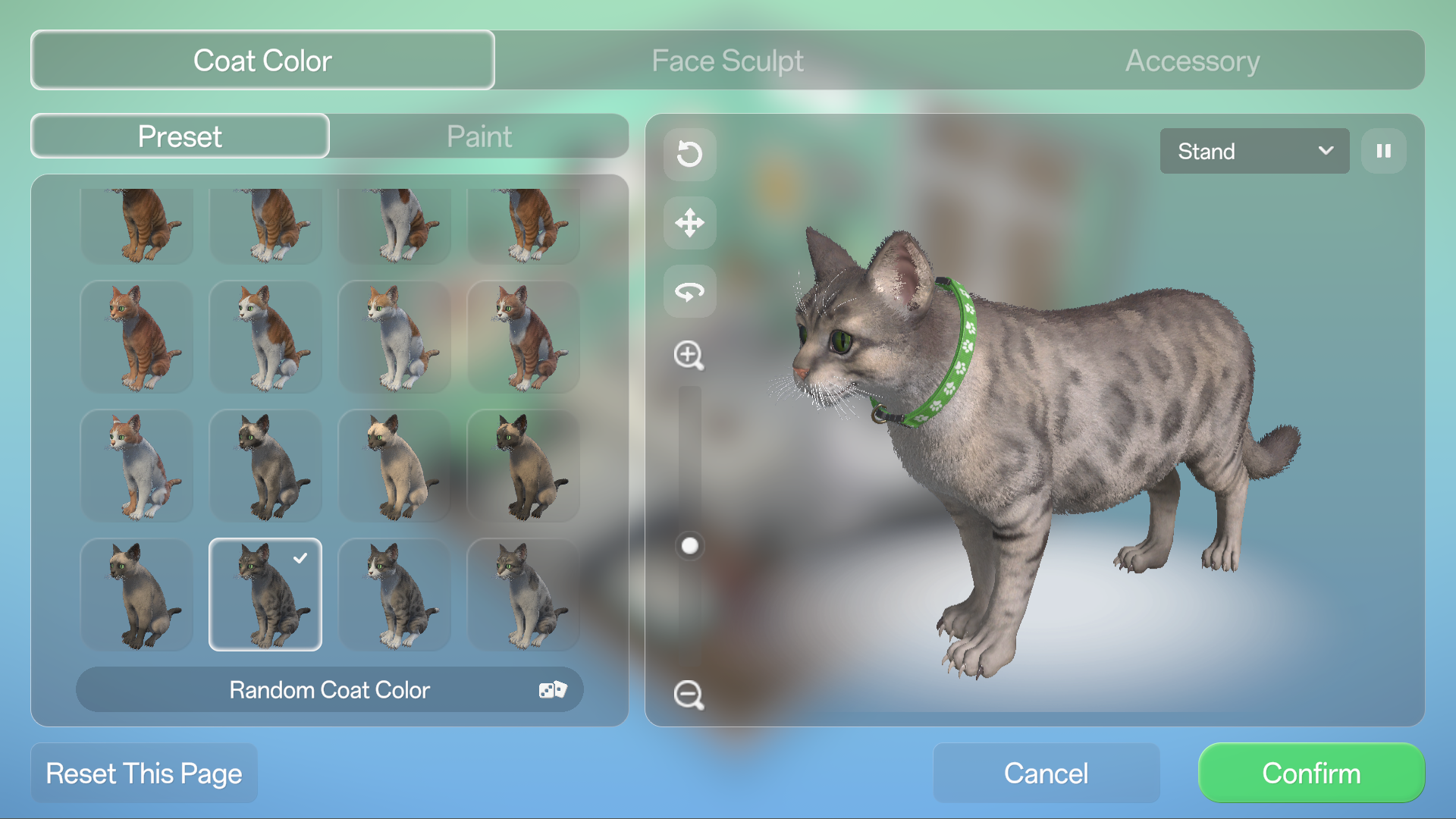
Task: Click the zoom slider handle
Action: 689,546
